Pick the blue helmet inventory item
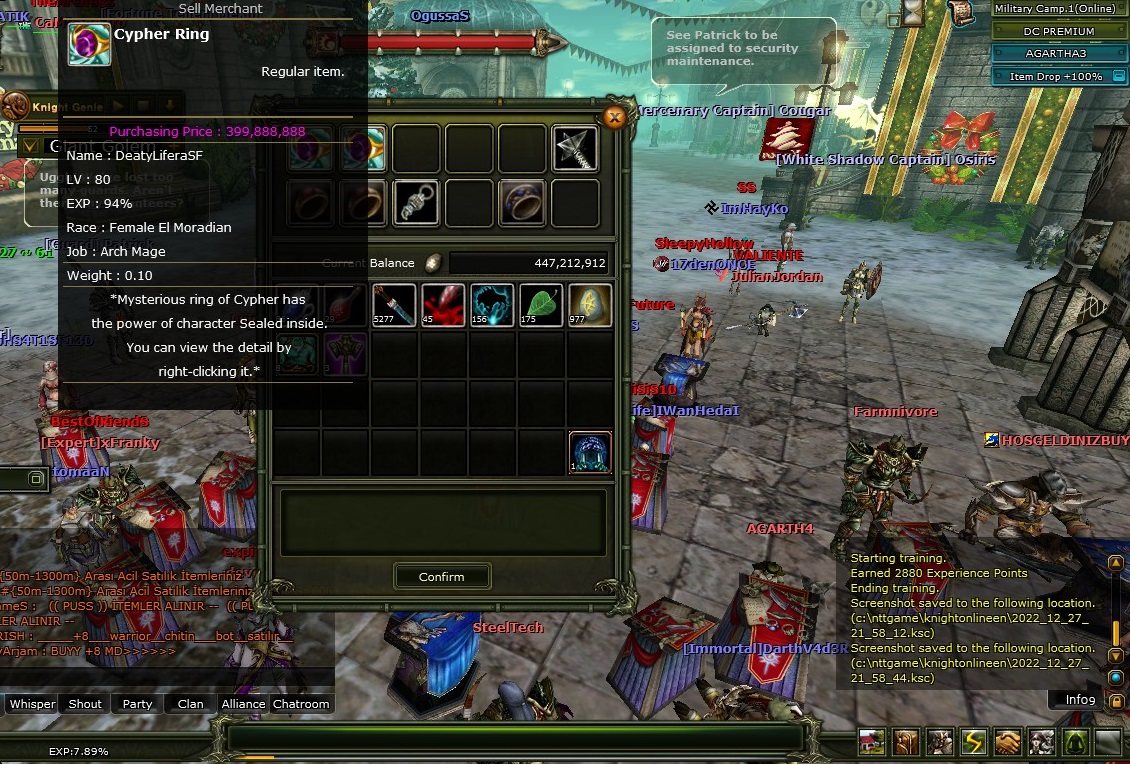1130x764 pixels. click(590, 452)
